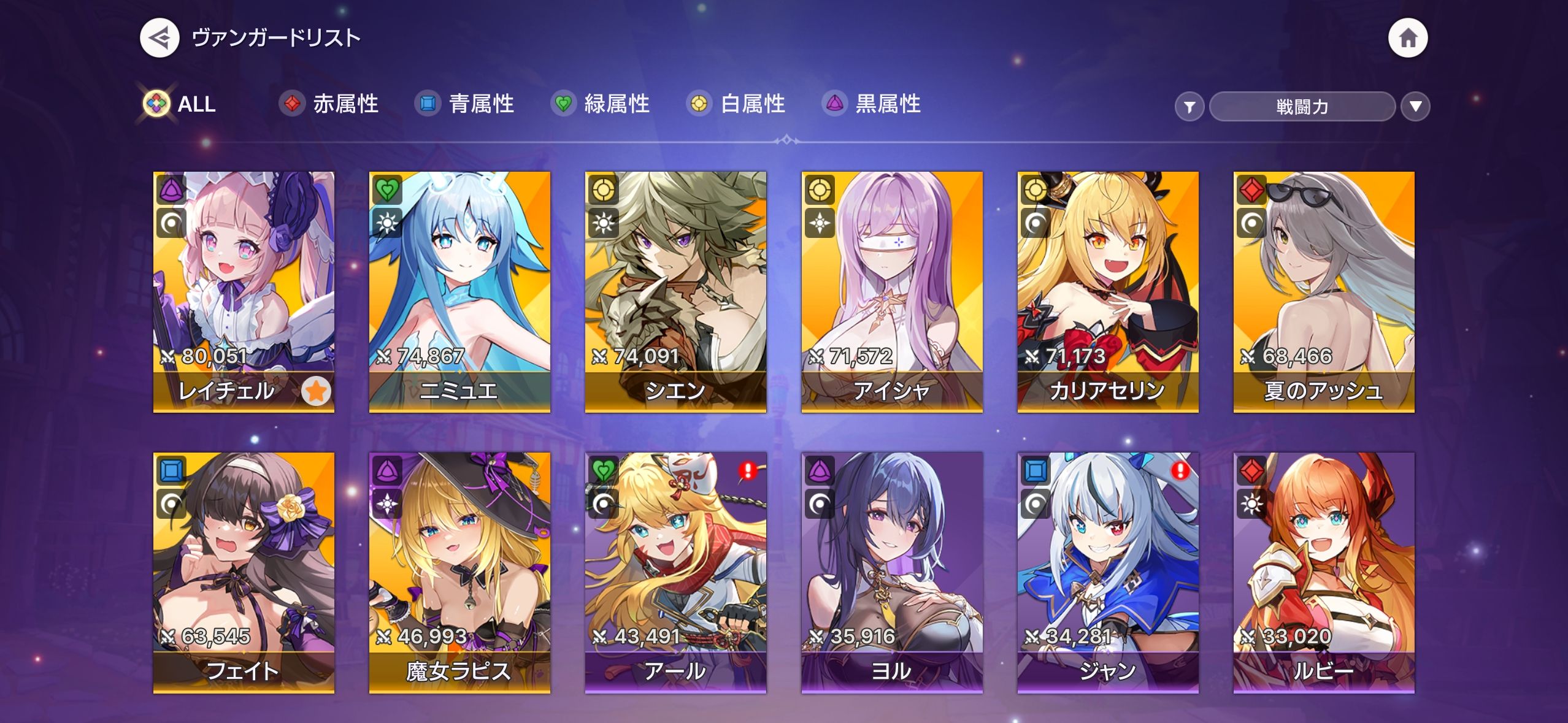This screenshot has width=1568, height=723.
Task: Open the 魔女ラピス character card
Action: (x=459, y=572)
